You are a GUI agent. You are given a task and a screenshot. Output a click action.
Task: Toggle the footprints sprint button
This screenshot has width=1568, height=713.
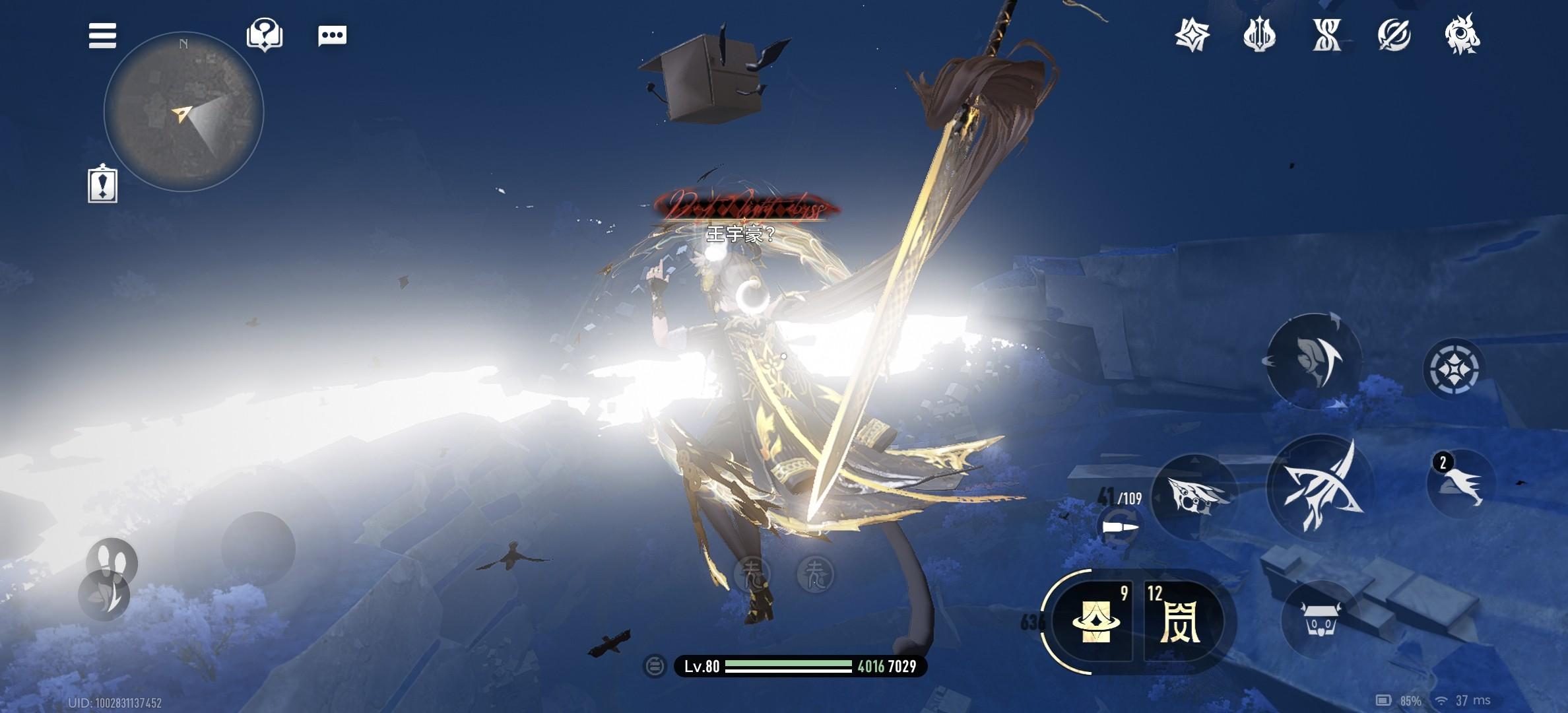click(x=112, y=561)
